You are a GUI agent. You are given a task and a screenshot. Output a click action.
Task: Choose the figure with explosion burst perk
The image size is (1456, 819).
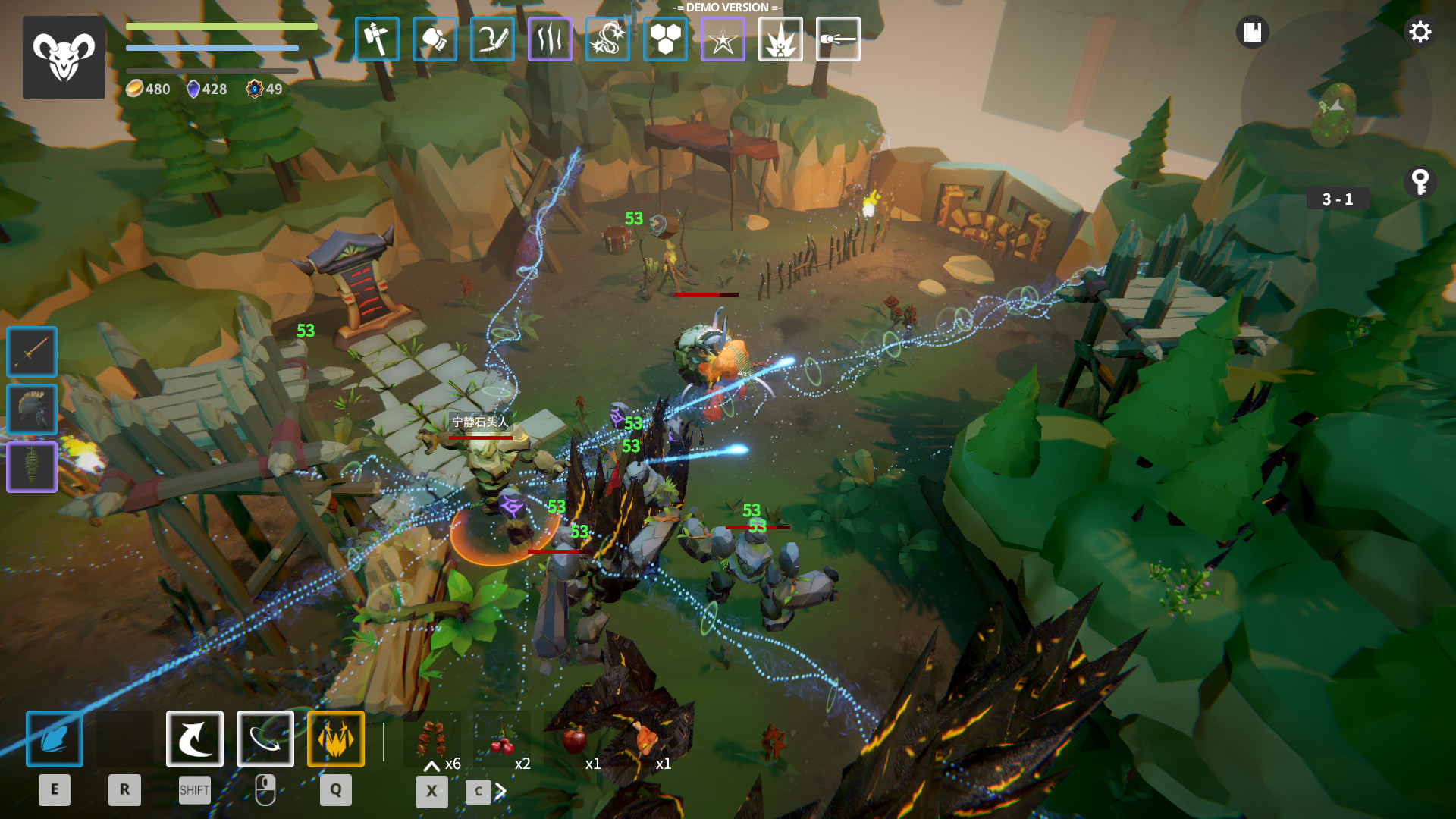point(780,39)
